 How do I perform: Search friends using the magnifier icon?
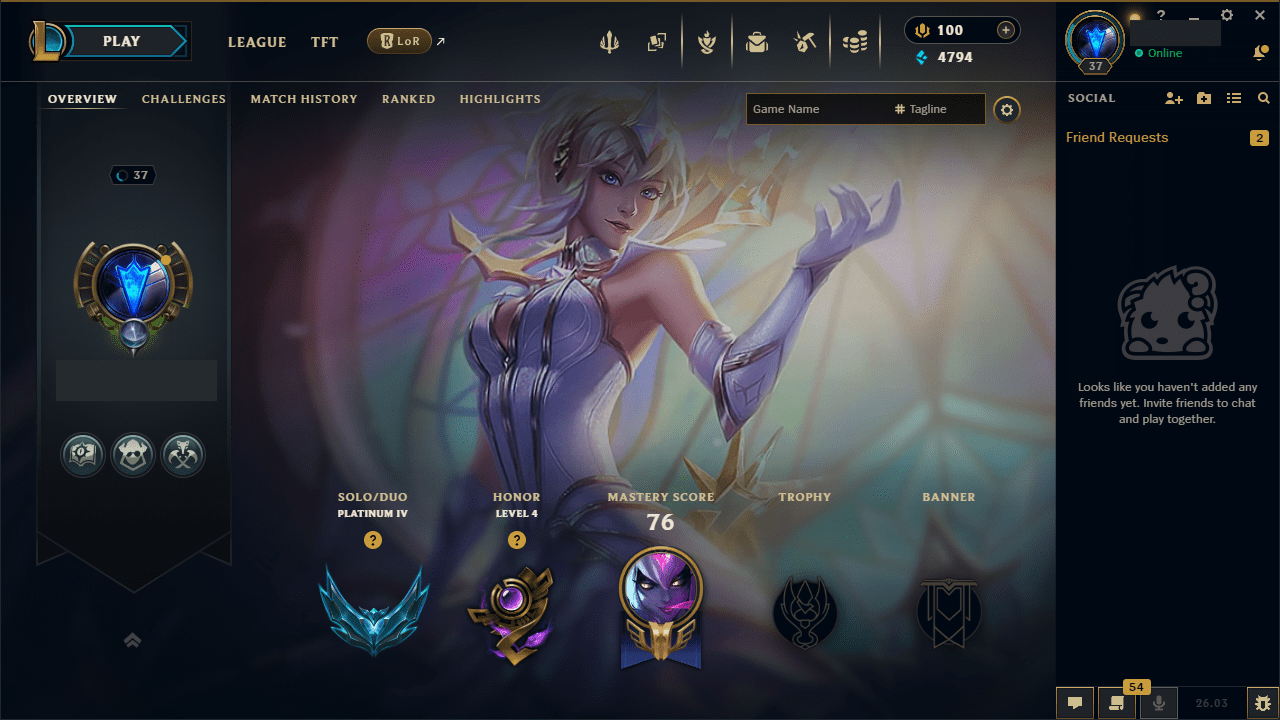1263,98
